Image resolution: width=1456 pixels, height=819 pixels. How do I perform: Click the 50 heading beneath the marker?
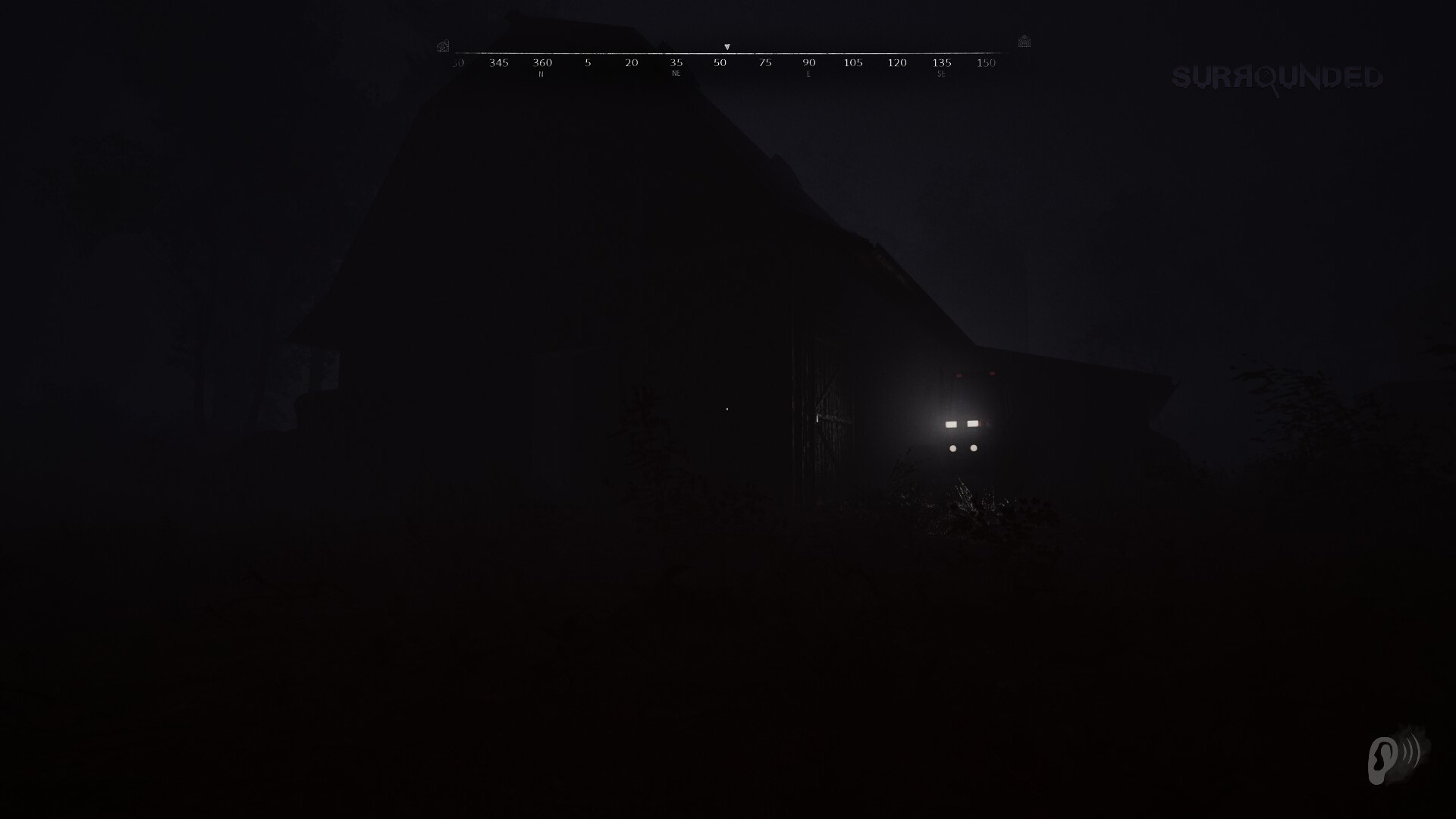(x=719, y=63)
